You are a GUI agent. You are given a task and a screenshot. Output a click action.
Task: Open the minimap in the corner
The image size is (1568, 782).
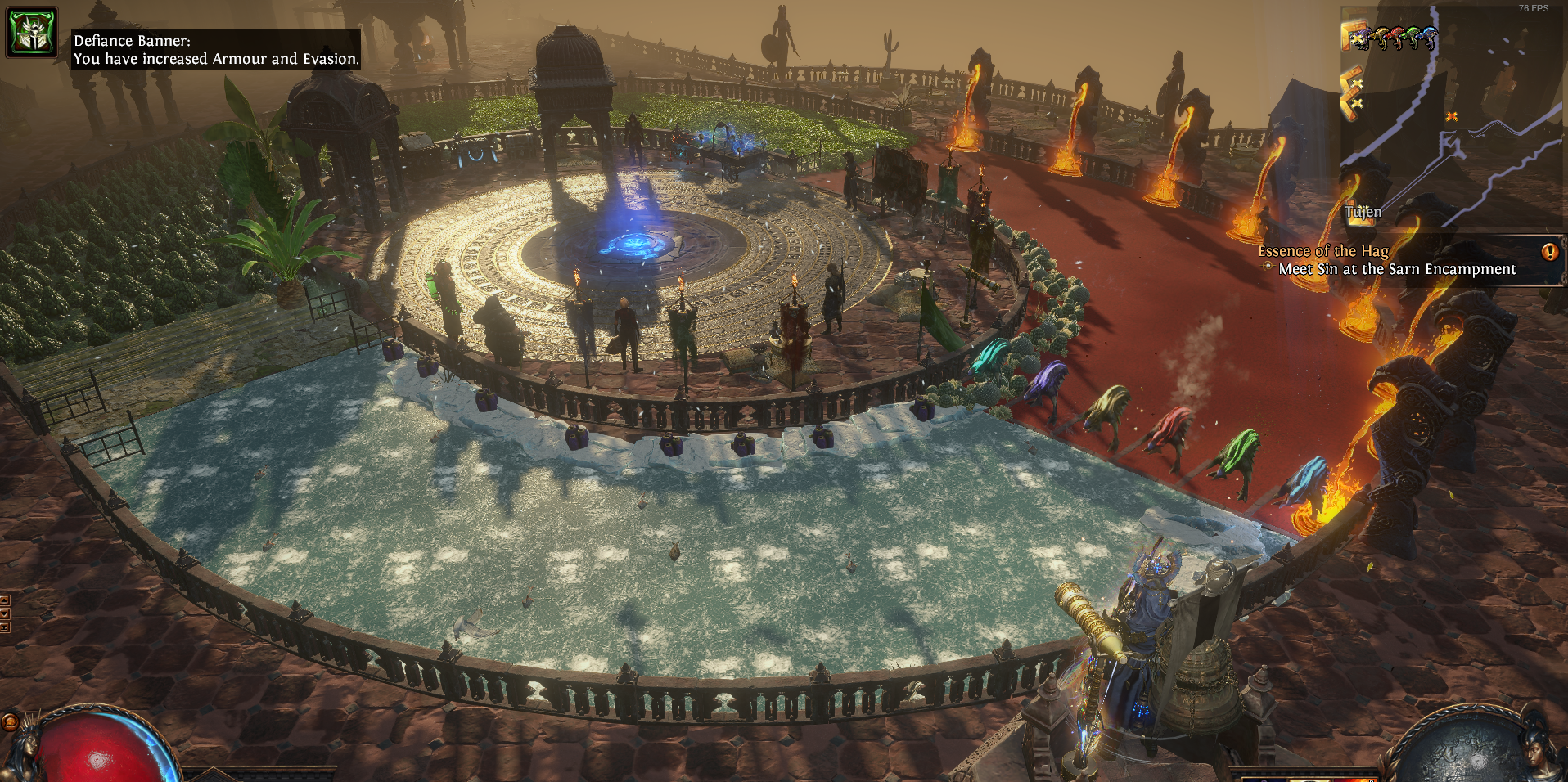[x=1453, y=116]
